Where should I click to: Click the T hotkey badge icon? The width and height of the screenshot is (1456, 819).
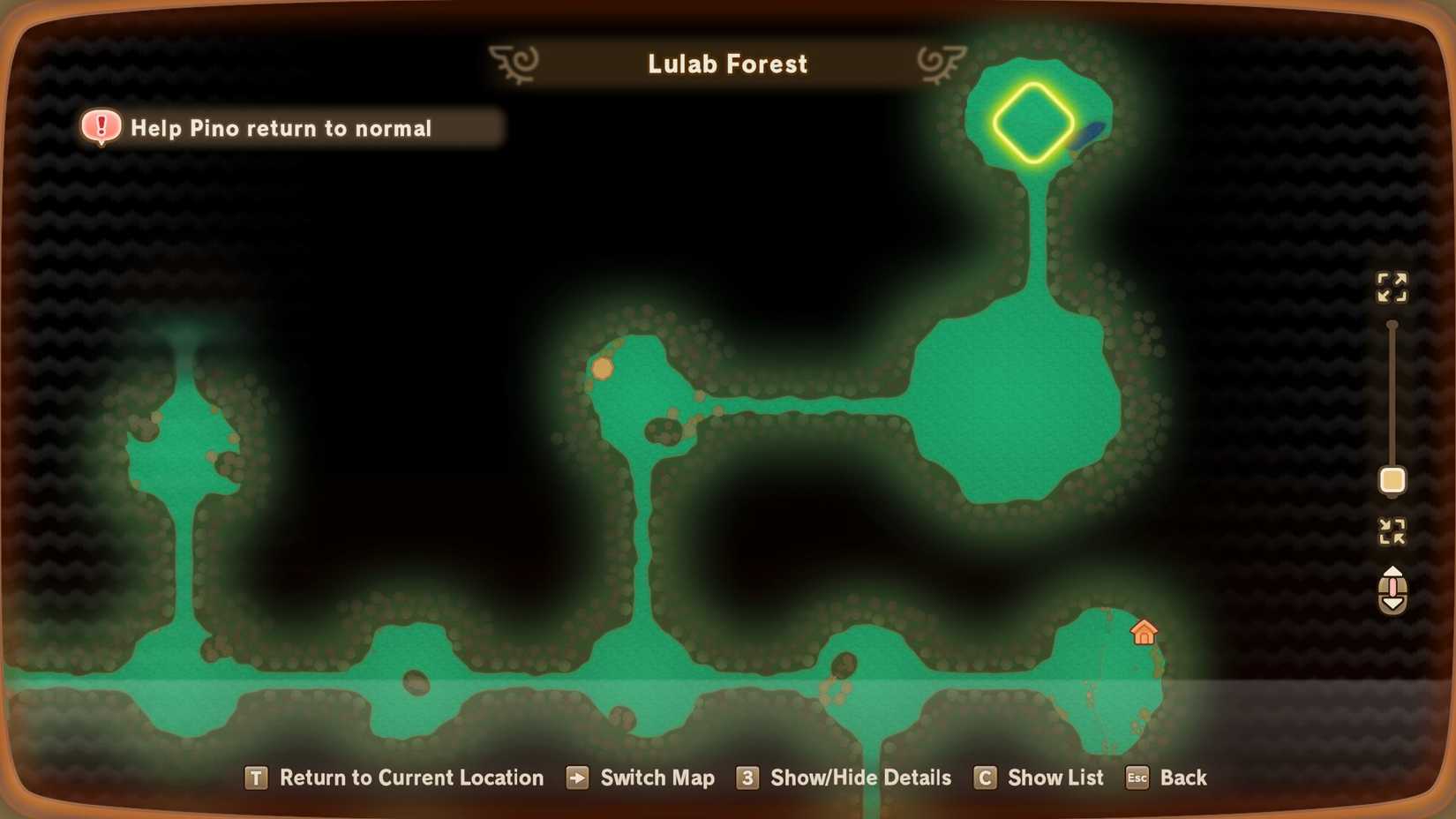coord(255,778)
